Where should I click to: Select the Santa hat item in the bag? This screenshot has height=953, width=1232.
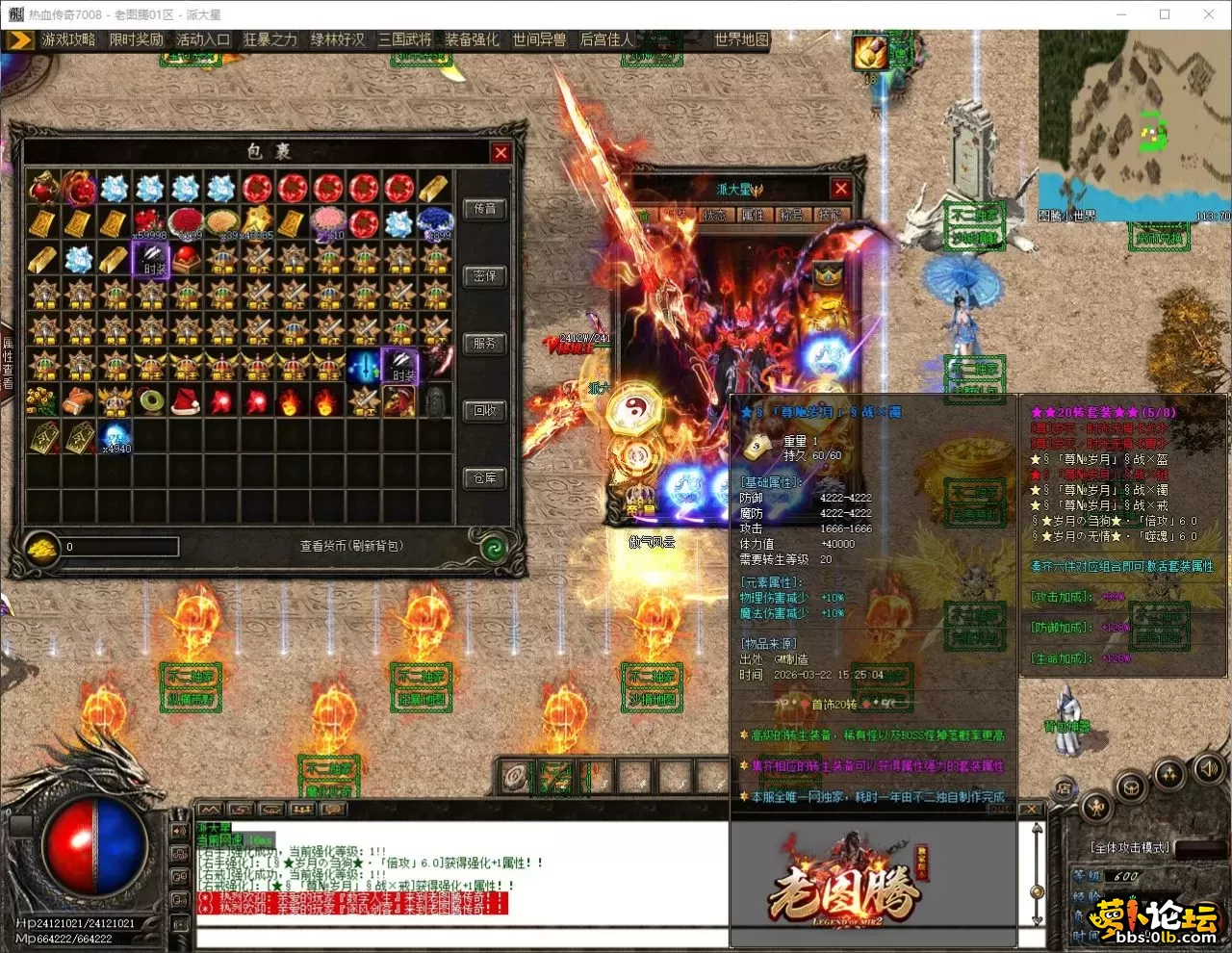coord(186,400)
